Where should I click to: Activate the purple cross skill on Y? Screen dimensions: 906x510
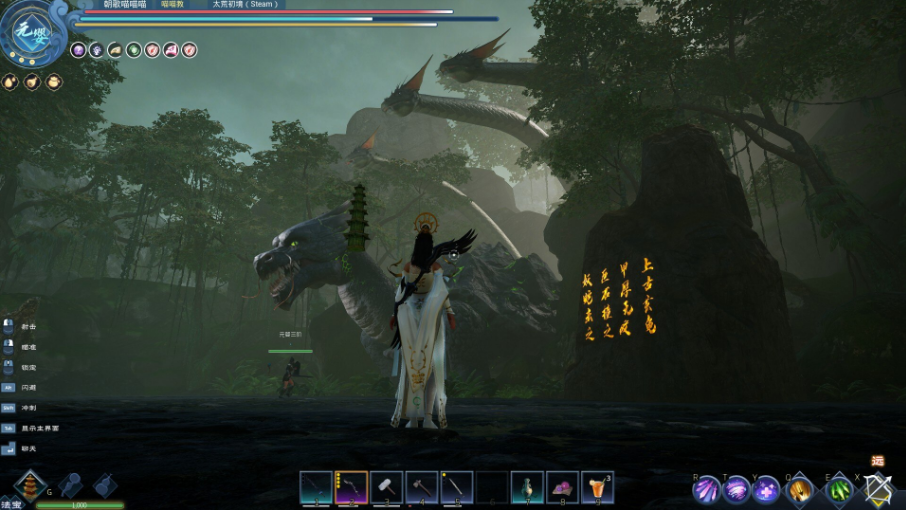767,490
